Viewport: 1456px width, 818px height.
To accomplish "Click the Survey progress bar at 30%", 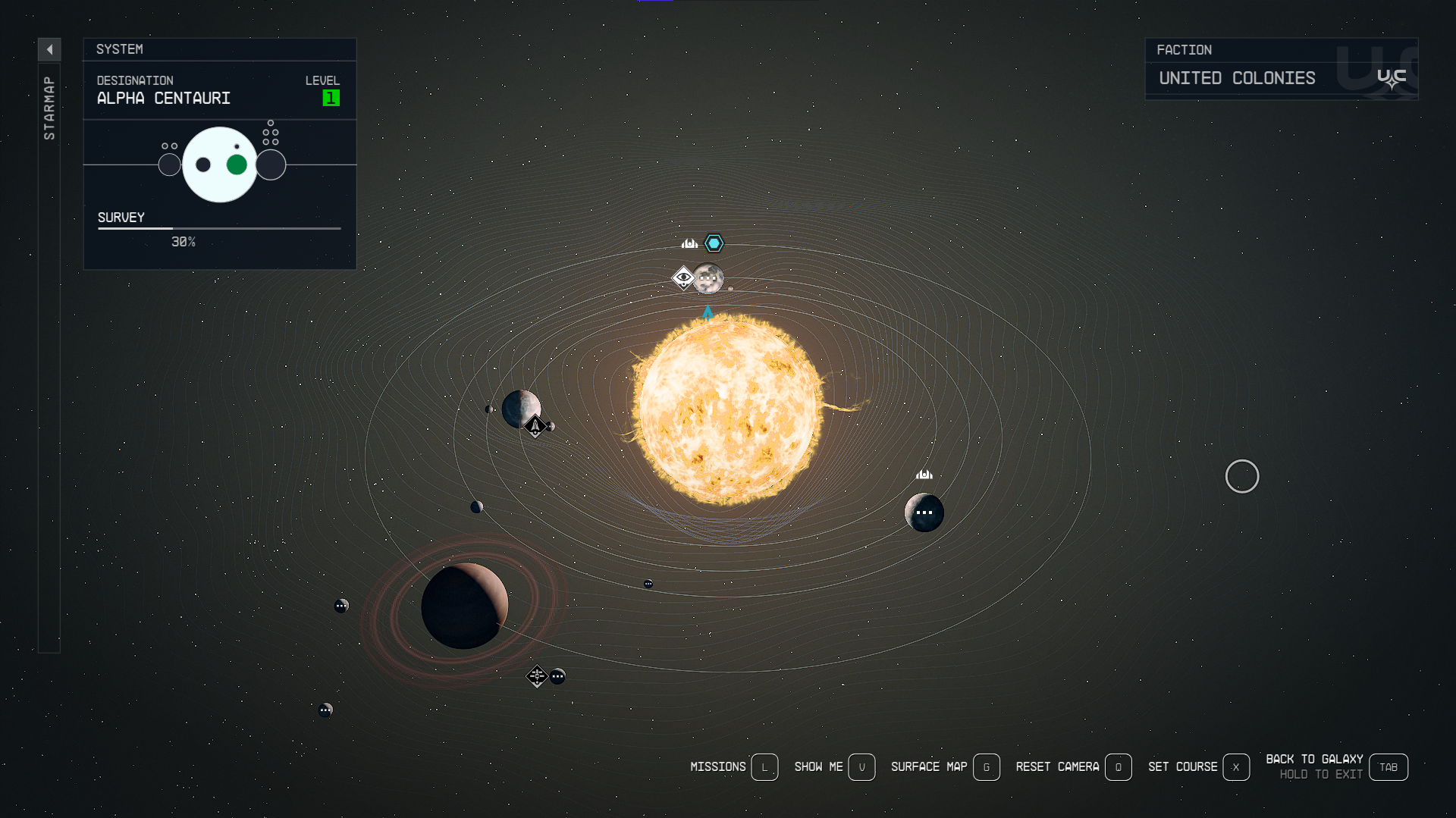I will [218, 229].
